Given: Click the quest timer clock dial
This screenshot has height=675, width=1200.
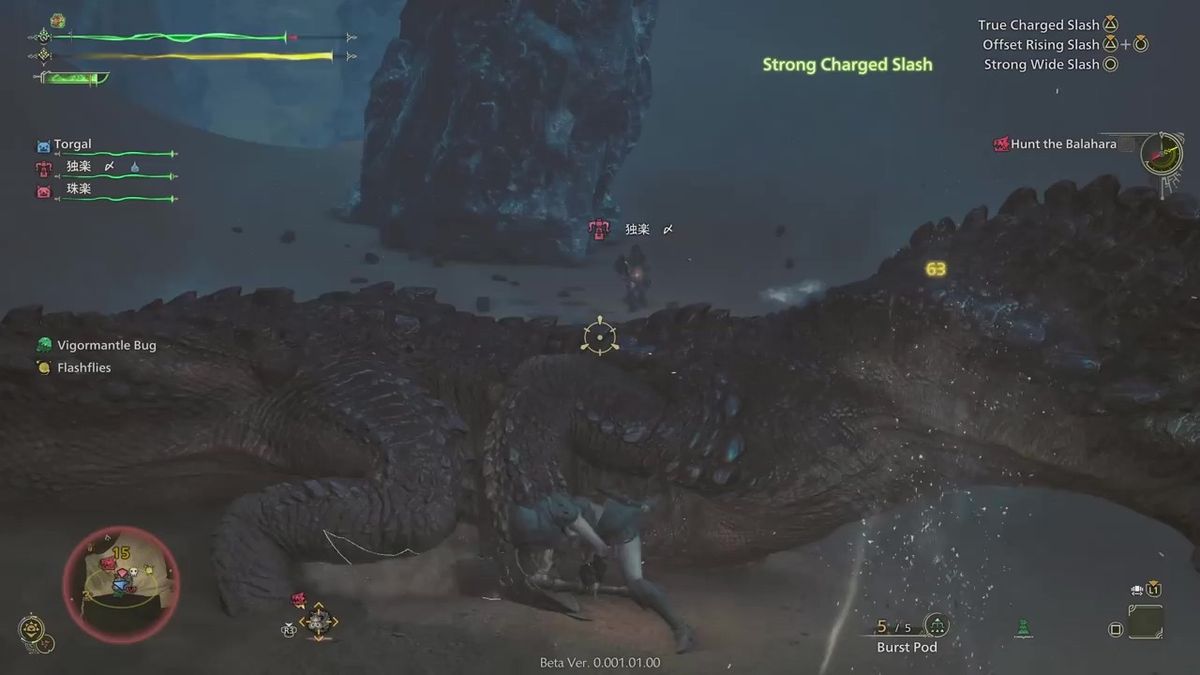Looking at the screenshot, I should pyautogui.click(x=1162, y=153).
